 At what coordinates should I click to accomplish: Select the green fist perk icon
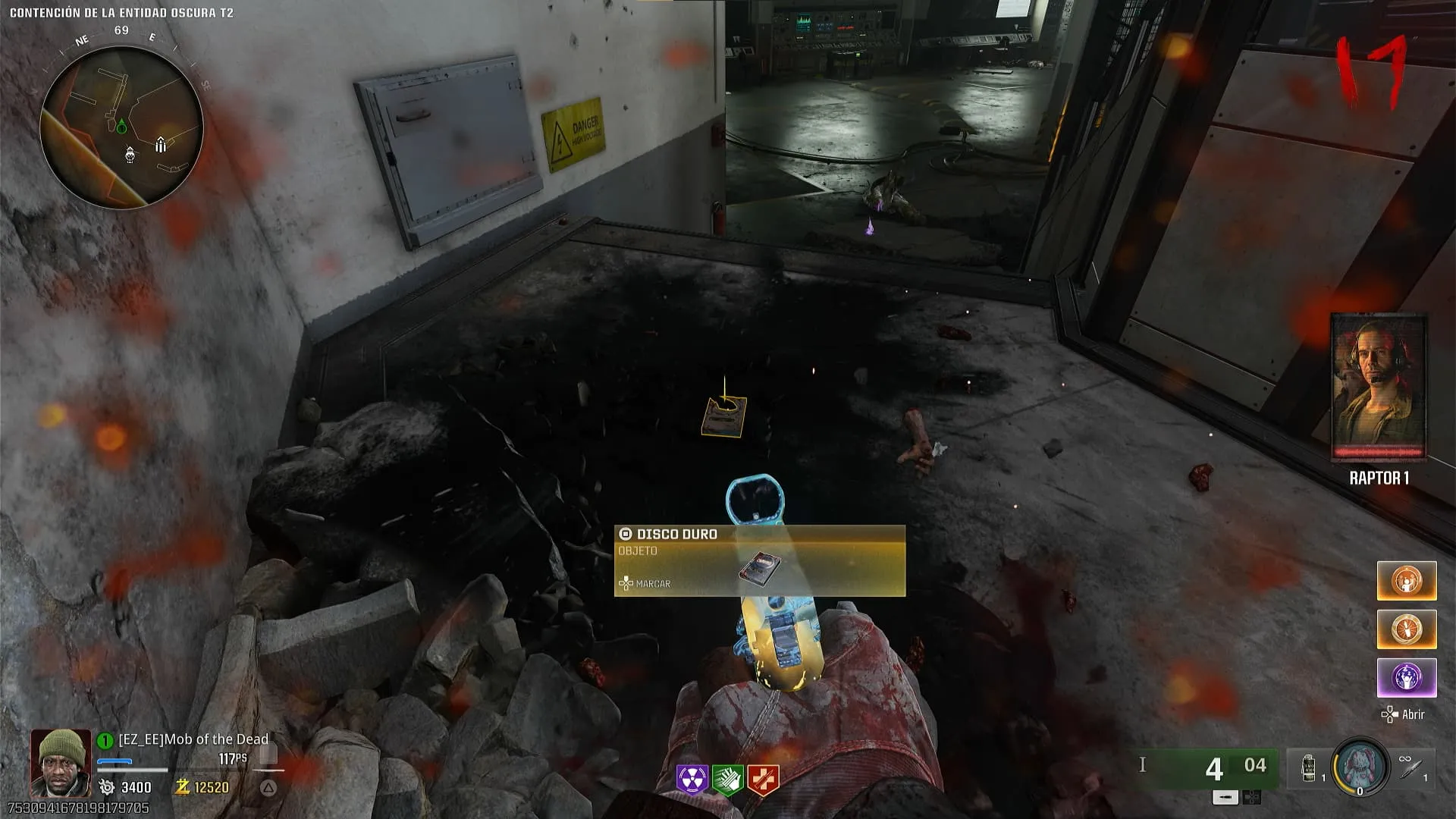[x=727, y=779]
